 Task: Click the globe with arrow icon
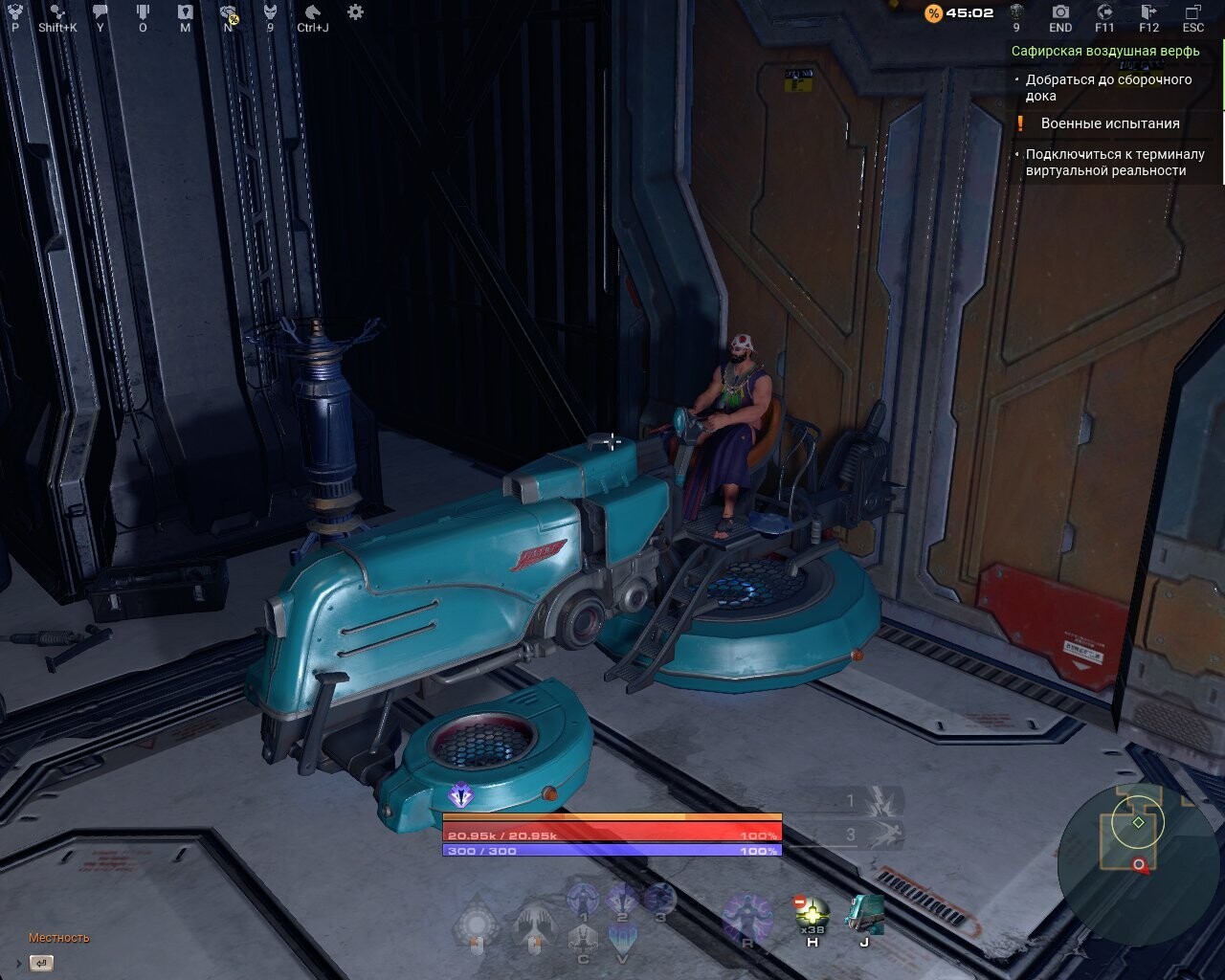[1104, 12]
